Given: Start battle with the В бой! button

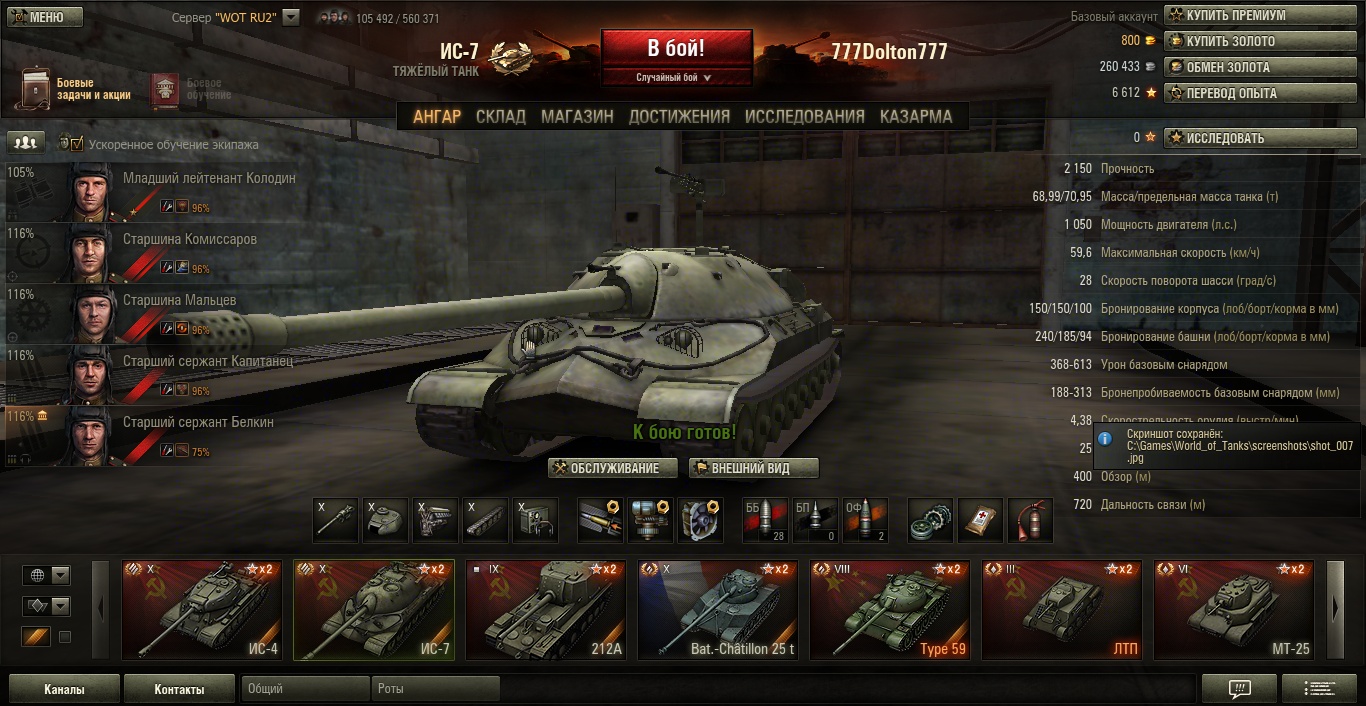Looking at the screenshot, I should tap(676, 48).
